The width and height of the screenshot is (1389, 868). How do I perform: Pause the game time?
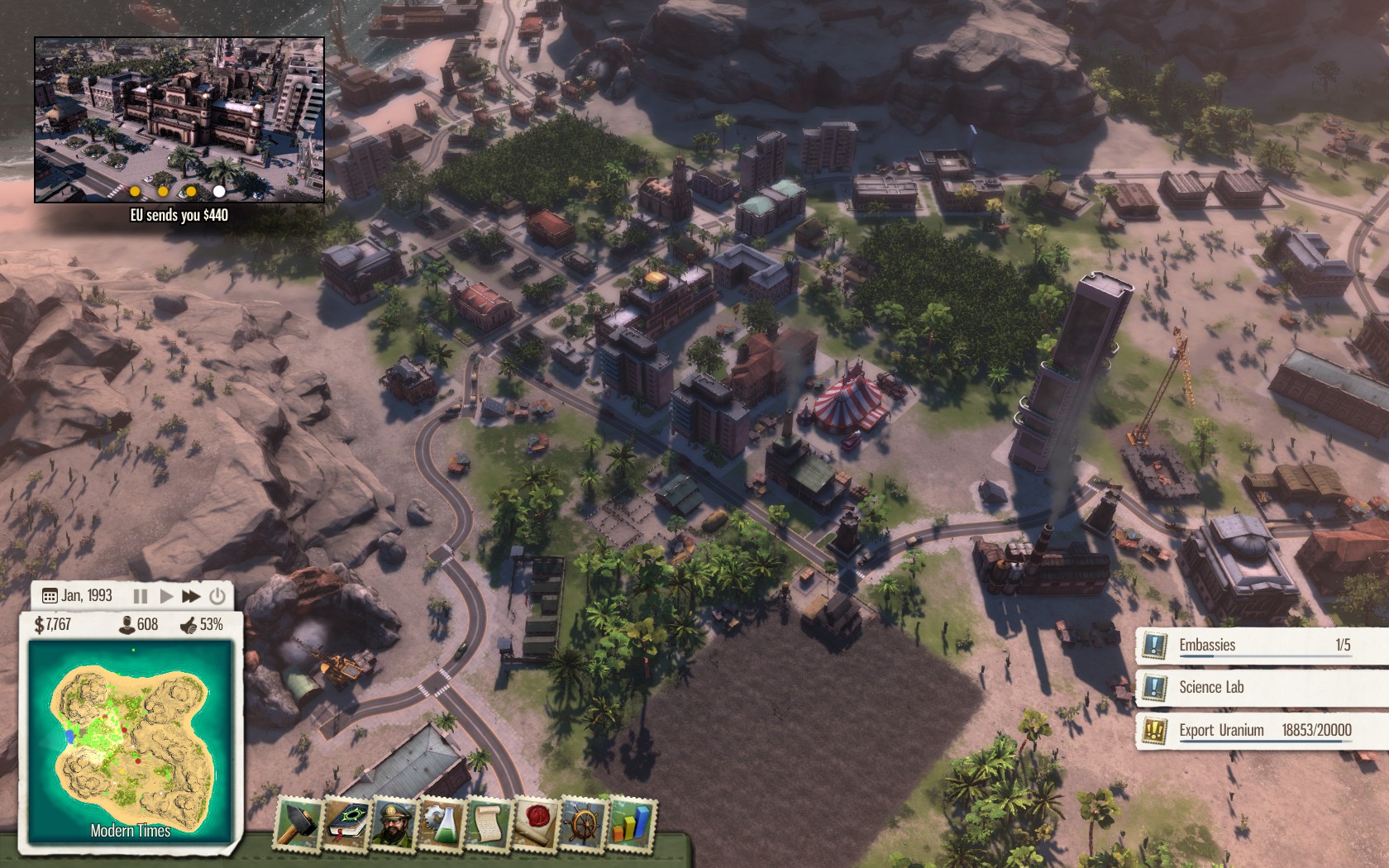click(x=141, y=596)
